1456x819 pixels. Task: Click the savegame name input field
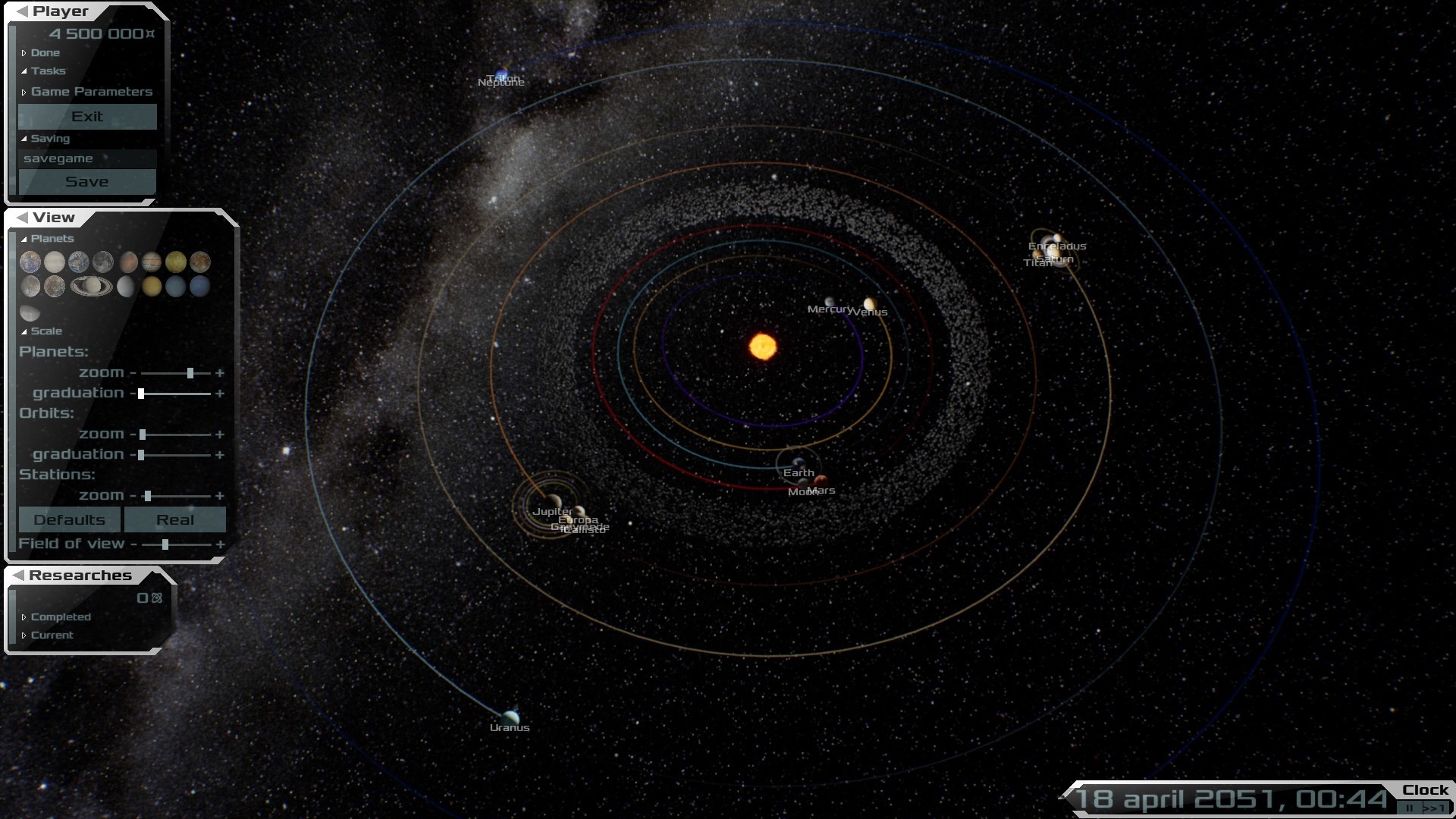coord(87,158)
